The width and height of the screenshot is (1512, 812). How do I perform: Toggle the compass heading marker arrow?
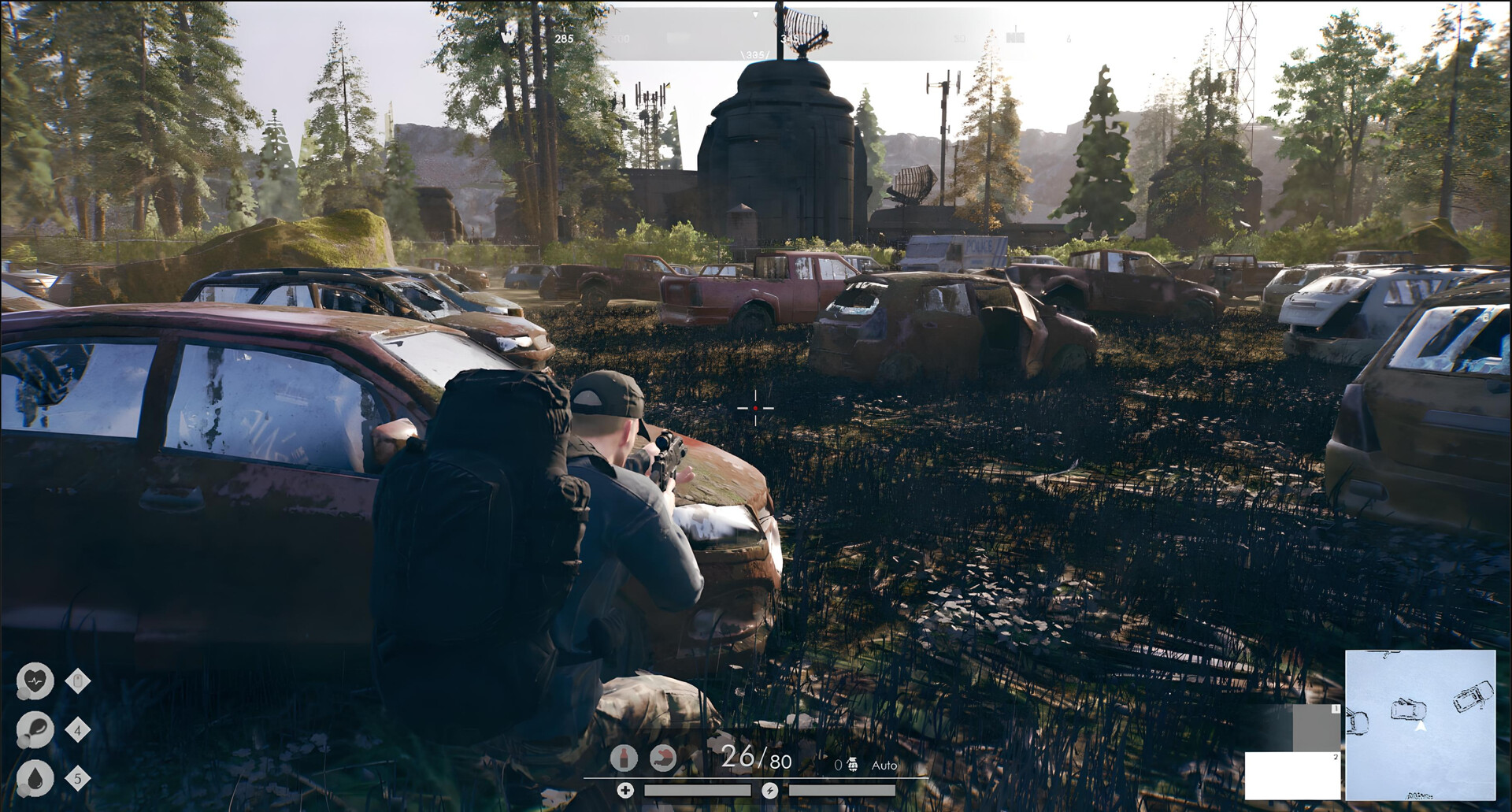pyautogui.click(x=755, y=13)
